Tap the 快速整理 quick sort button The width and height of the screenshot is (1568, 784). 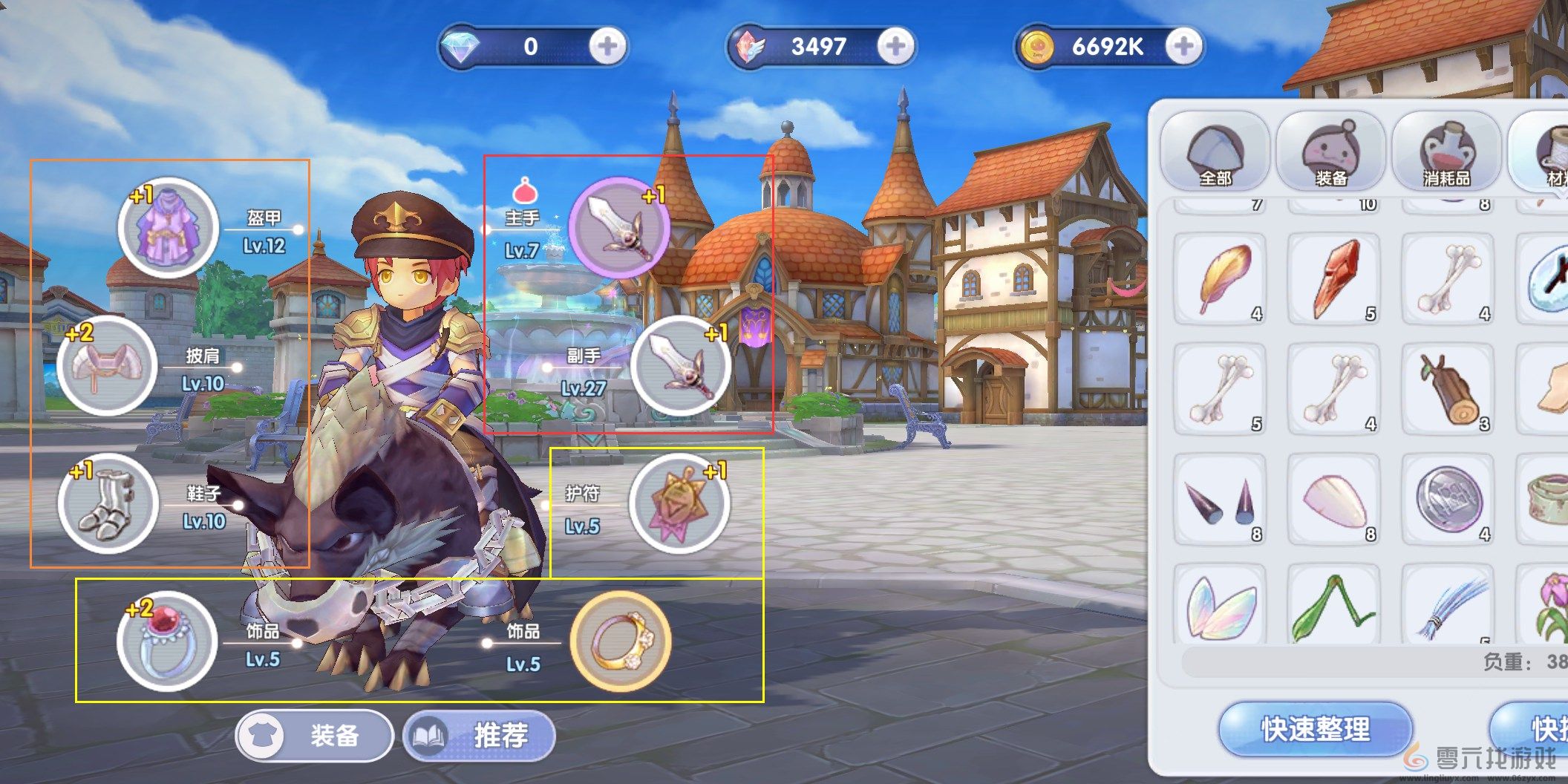click(1316, 729)
